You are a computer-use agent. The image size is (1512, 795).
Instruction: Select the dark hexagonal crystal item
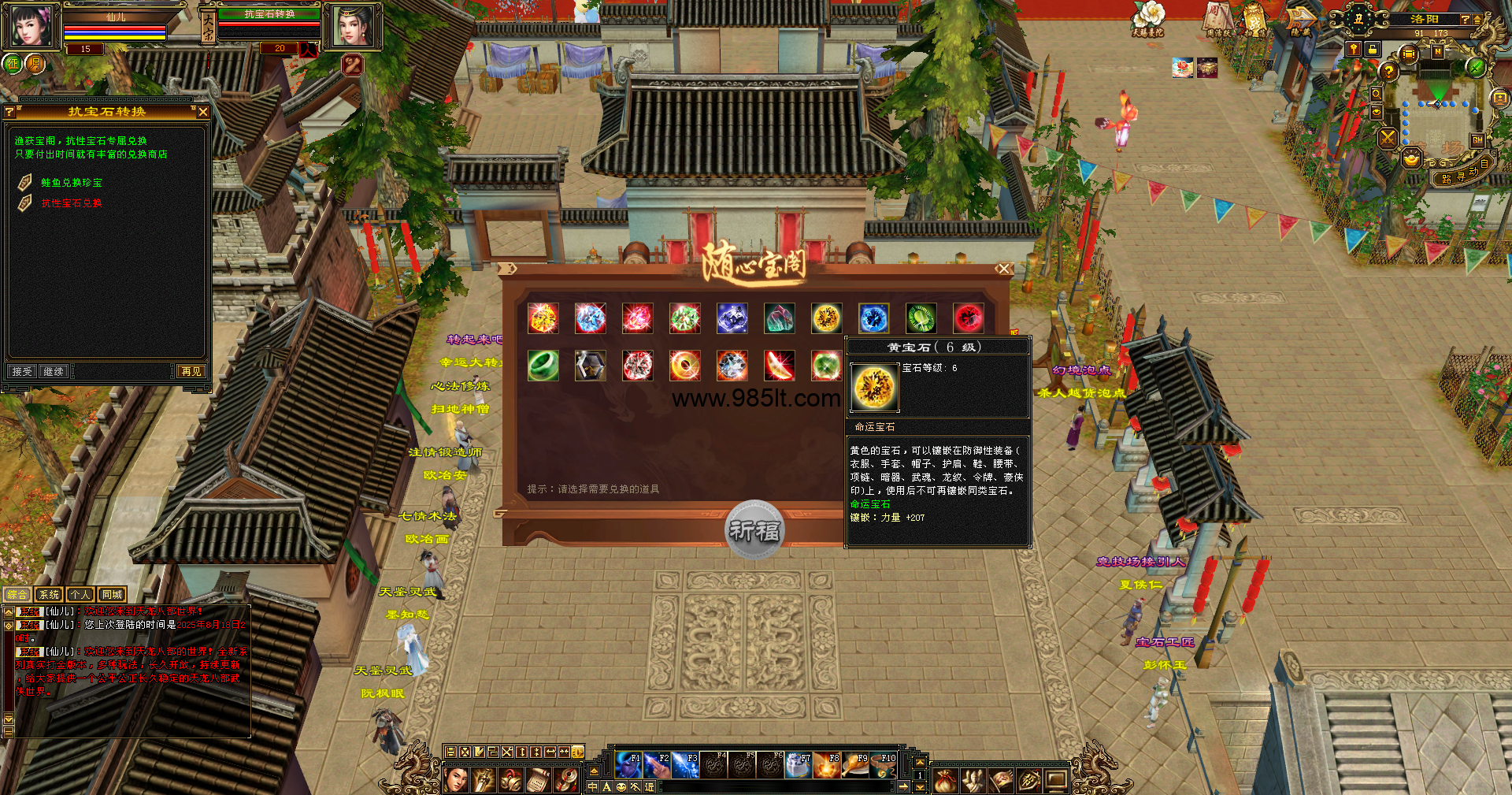click(x=590, y=366)
